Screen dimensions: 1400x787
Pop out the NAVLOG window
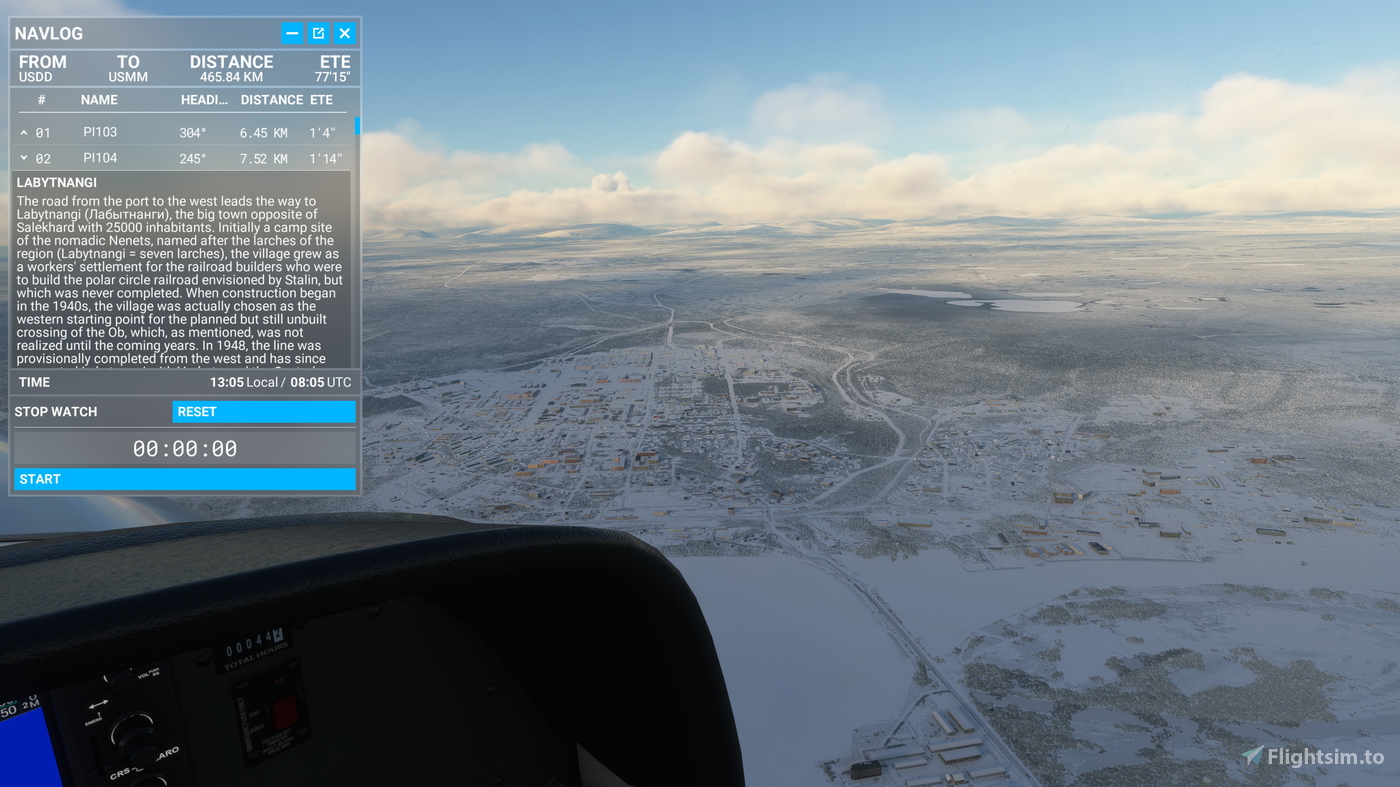coord(318,34)
